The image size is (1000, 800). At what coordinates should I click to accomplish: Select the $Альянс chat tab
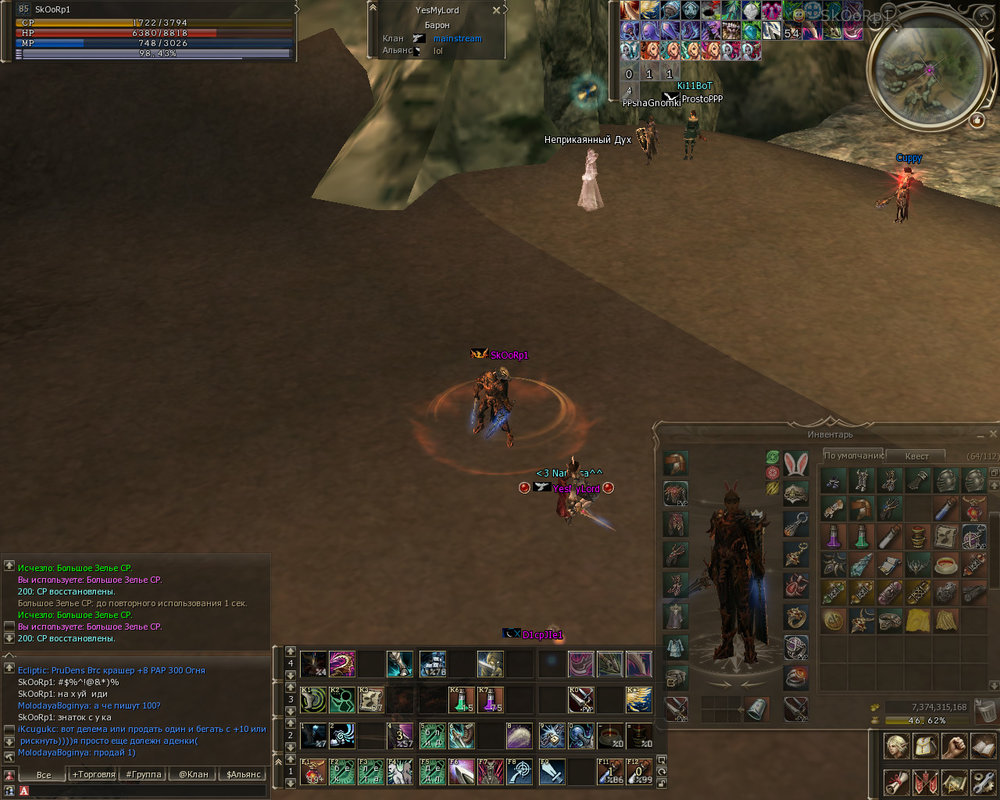[243, 775]
